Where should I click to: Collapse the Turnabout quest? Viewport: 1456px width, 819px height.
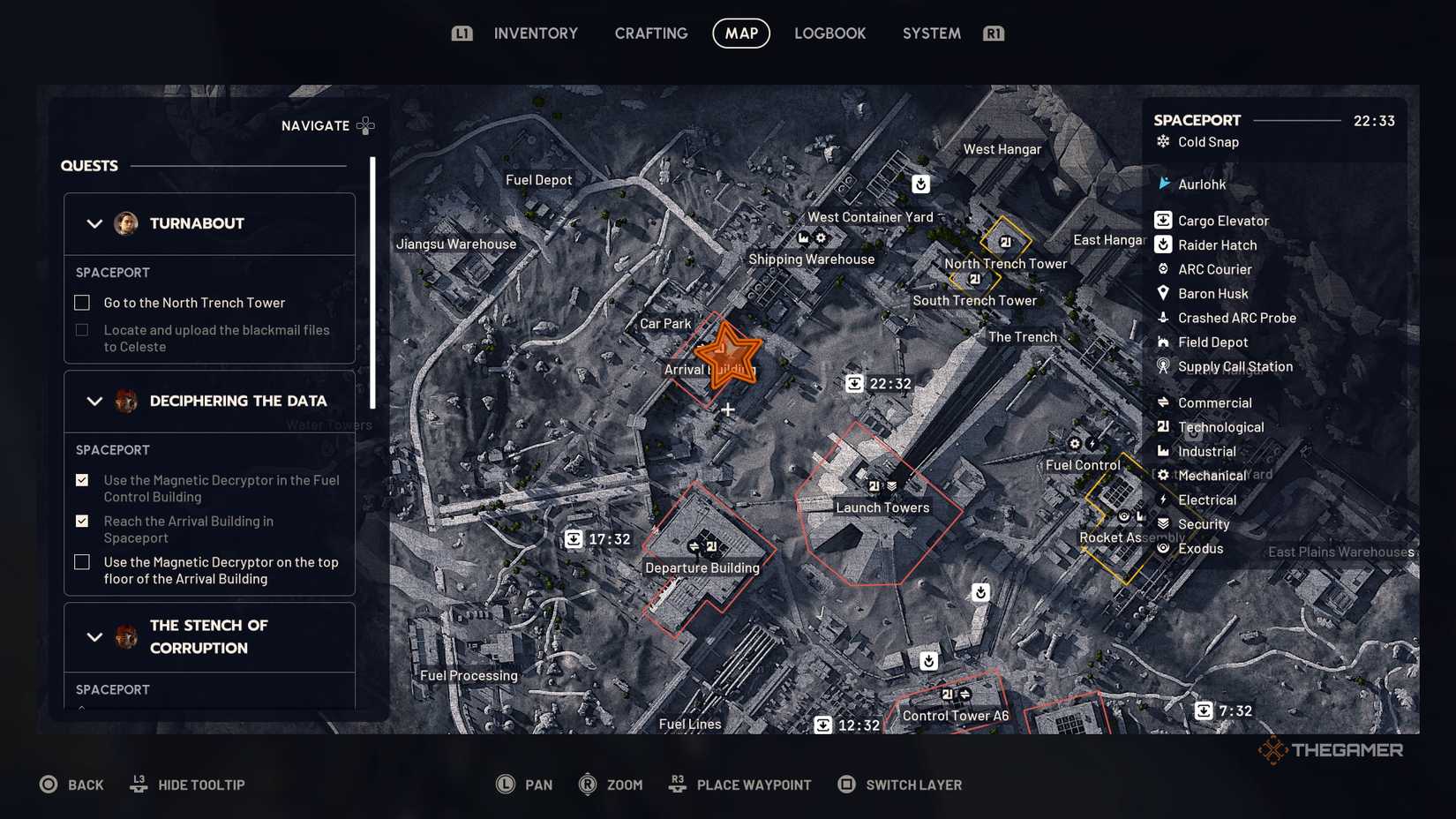tap(94, 223)
